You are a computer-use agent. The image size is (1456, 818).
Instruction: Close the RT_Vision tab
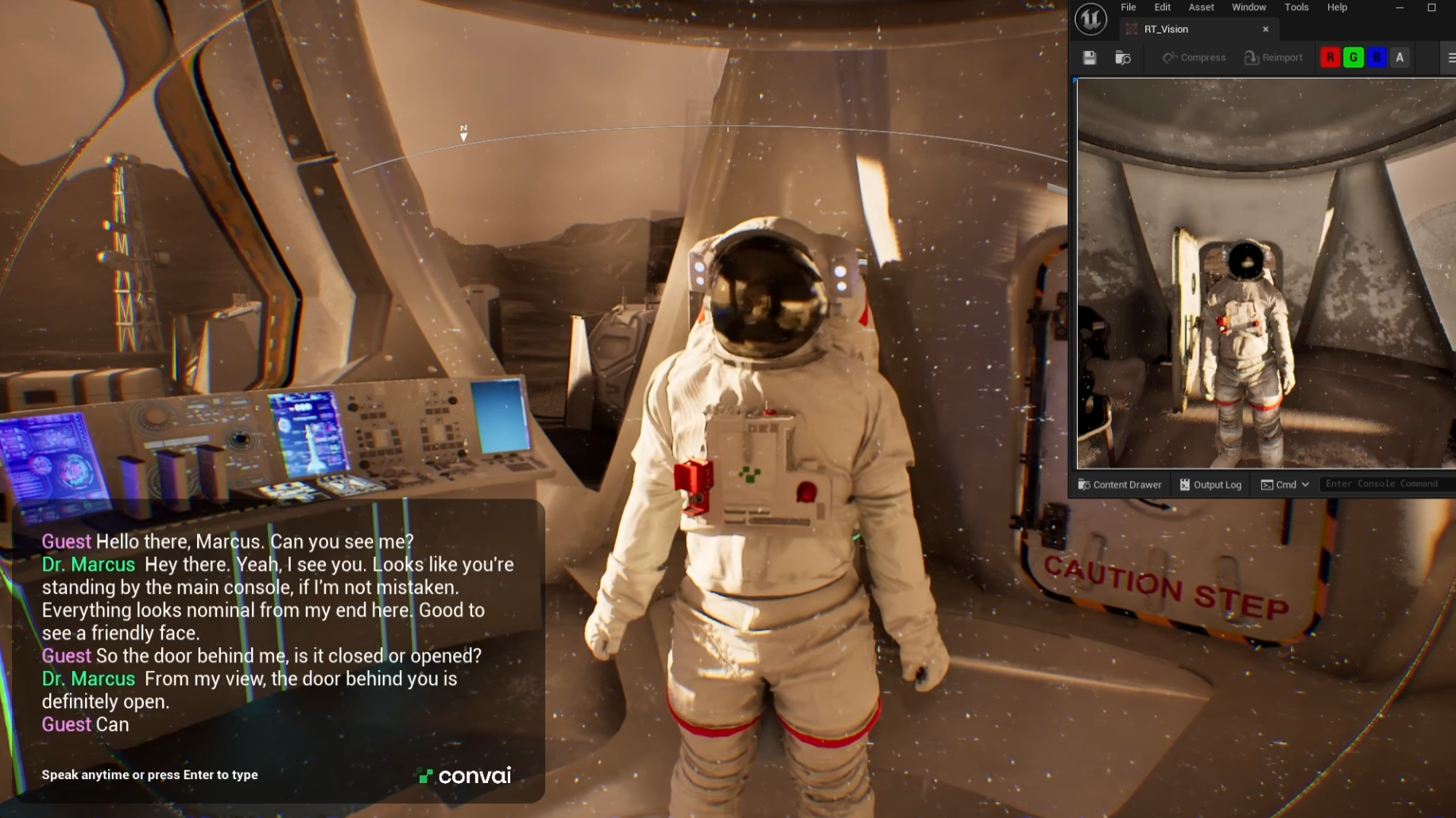1265,29
